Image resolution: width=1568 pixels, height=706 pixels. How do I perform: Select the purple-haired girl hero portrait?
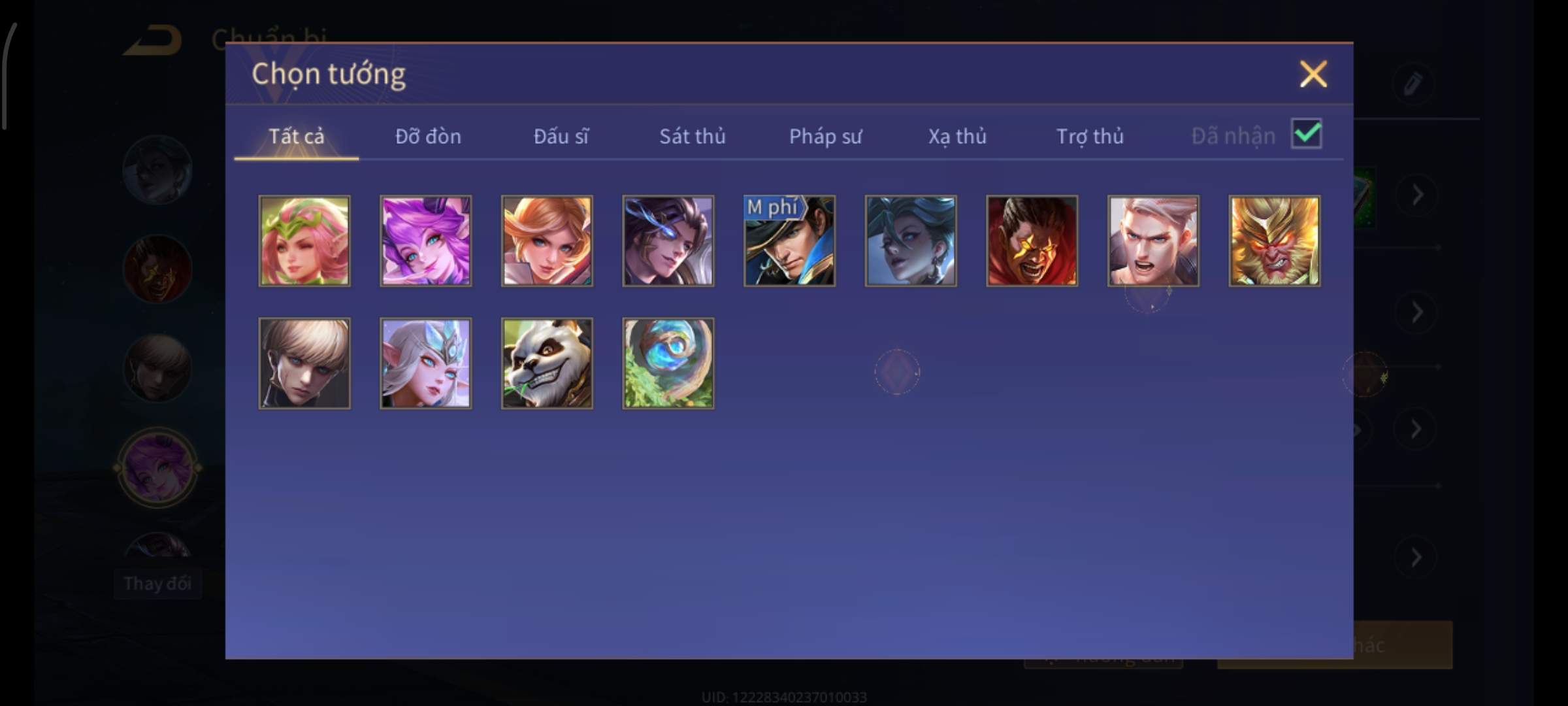[426, 241]
